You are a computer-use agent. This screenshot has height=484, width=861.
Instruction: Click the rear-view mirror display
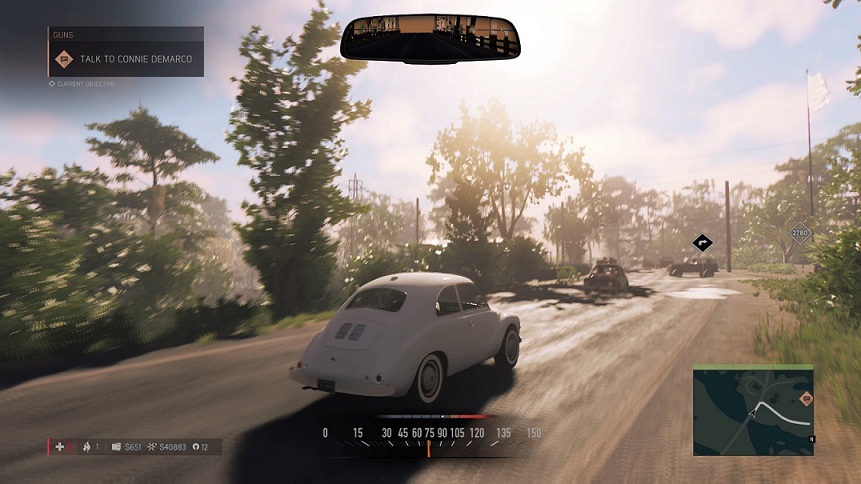point(430,38)
